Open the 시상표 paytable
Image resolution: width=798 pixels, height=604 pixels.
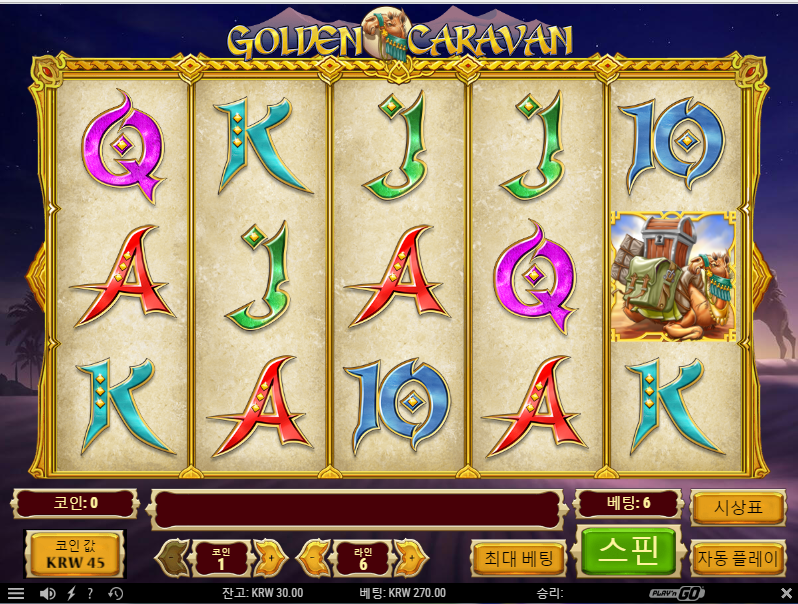point(736,508)
